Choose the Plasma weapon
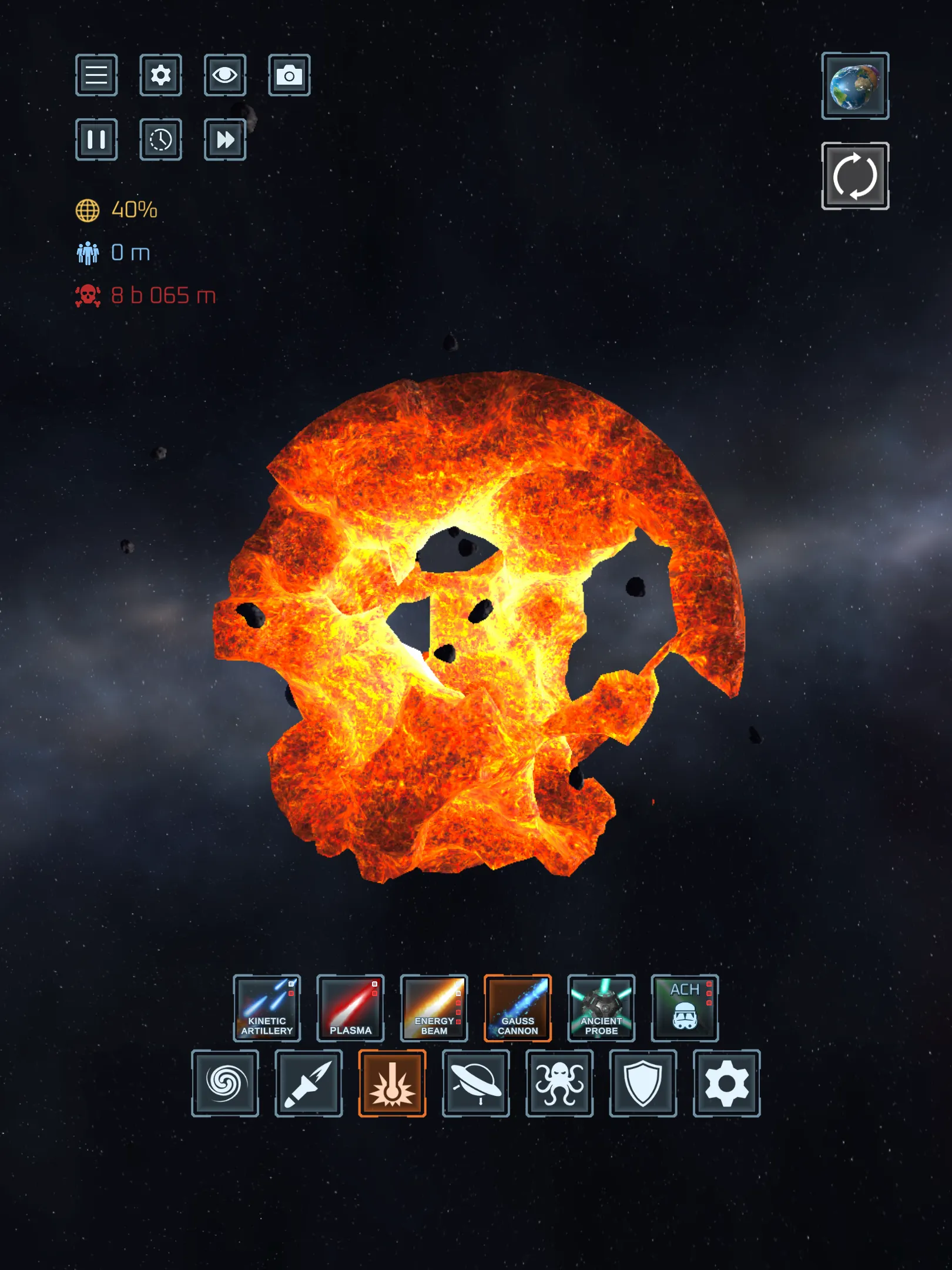 [350, 1008]
